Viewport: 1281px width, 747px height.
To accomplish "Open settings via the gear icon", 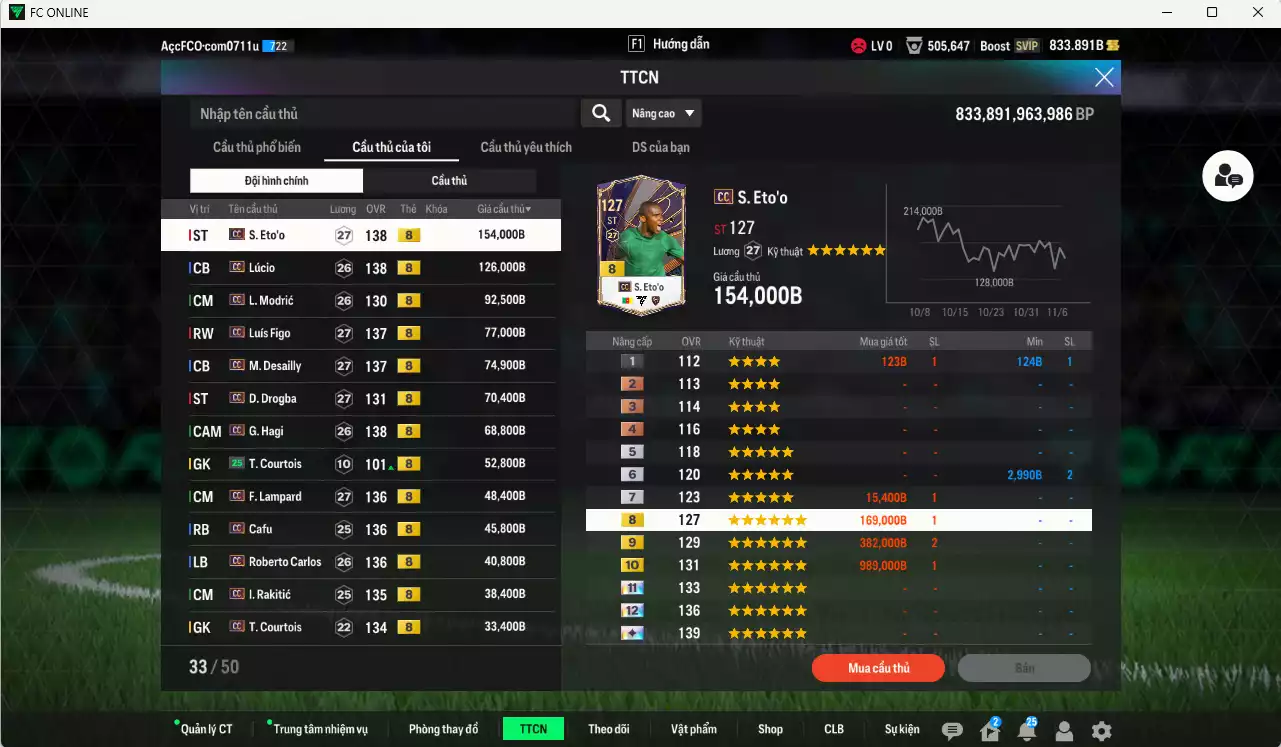I will click(x=1102, y=729).
